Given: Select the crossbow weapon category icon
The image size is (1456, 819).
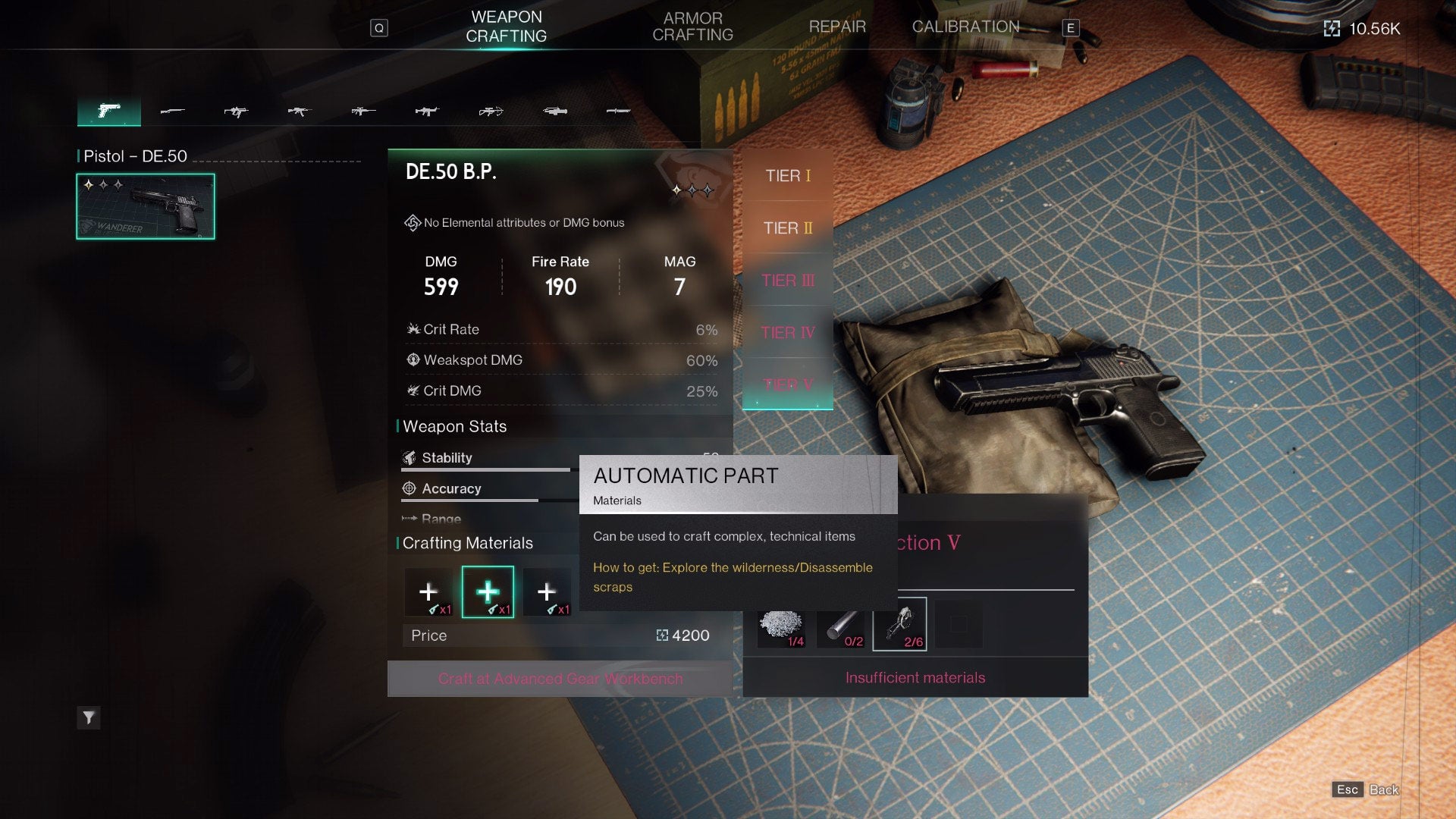Looking at the screenshot, I should click(491, 111).
